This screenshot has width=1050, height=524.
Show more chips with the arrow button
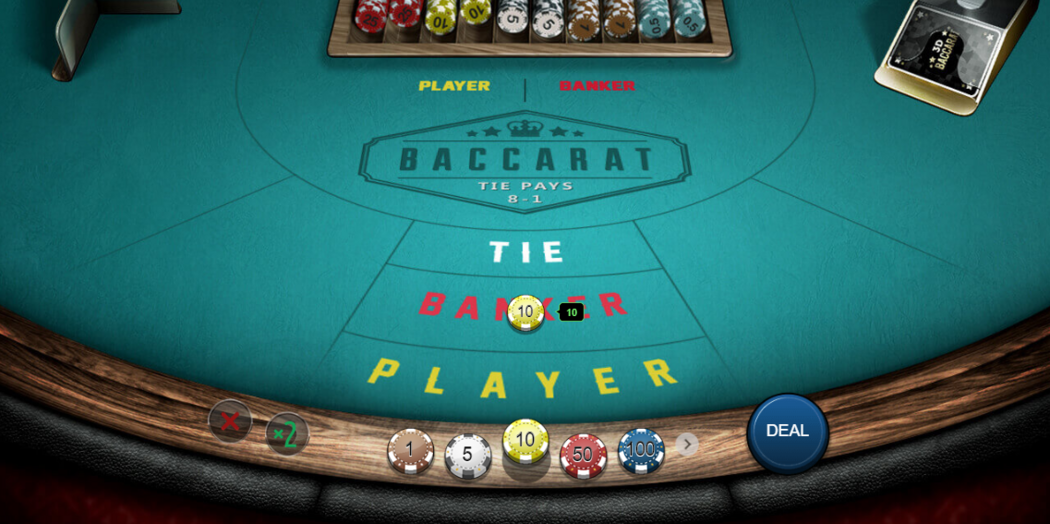tap(687, 444)
